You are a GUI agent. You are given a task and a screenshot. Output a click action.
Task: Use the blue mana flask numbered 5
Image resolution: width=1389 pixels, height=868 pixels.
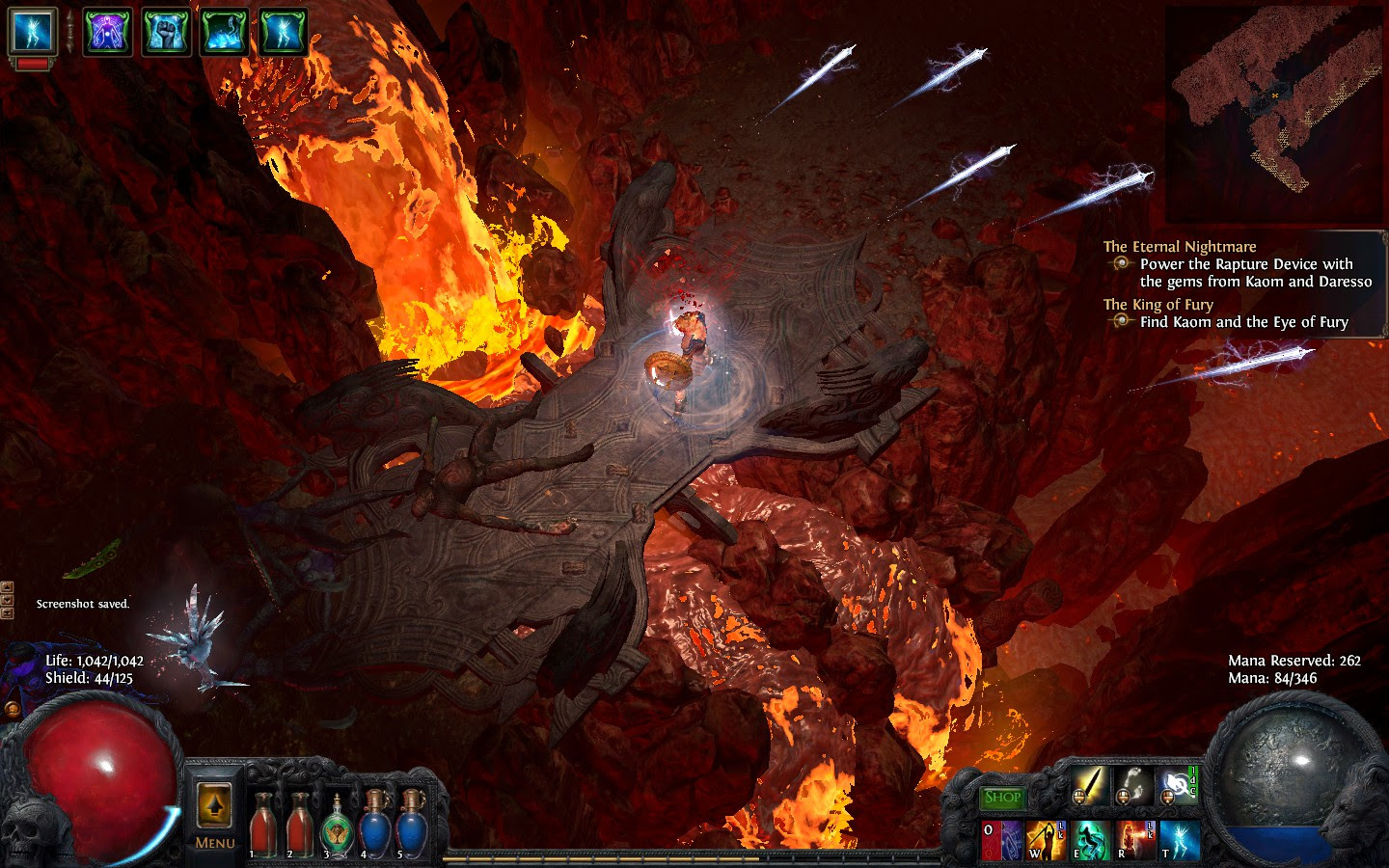(412, 825)
